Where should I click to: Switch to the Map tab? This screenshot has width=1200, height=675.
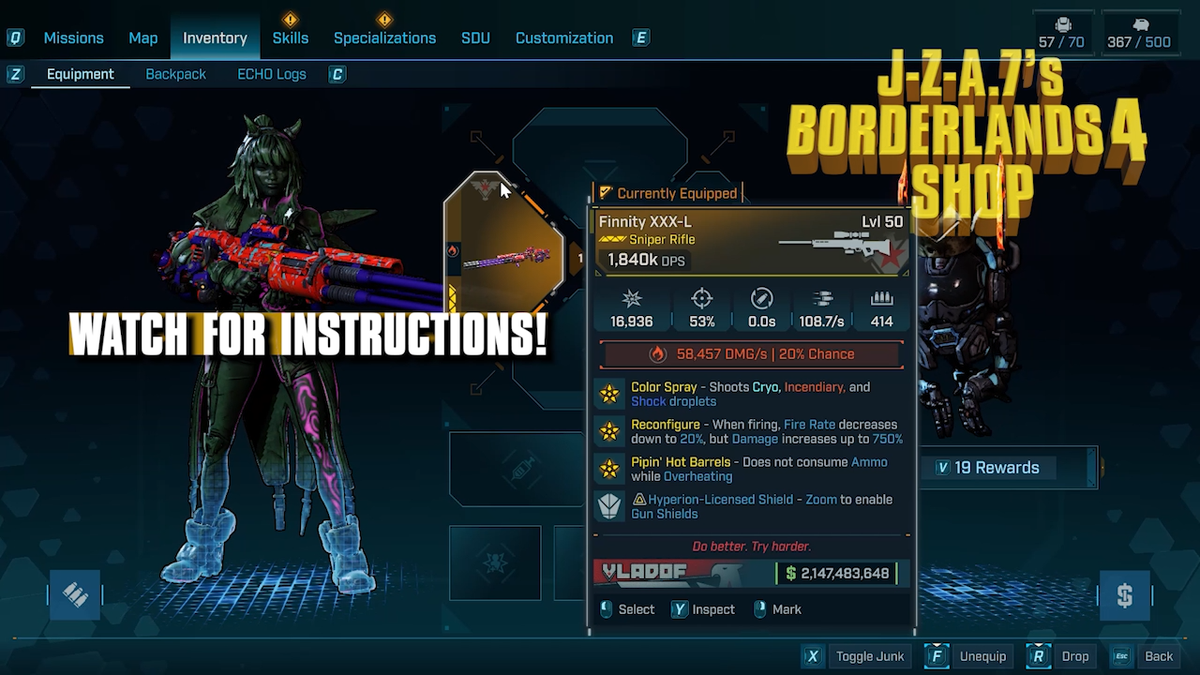pos(143,38)
